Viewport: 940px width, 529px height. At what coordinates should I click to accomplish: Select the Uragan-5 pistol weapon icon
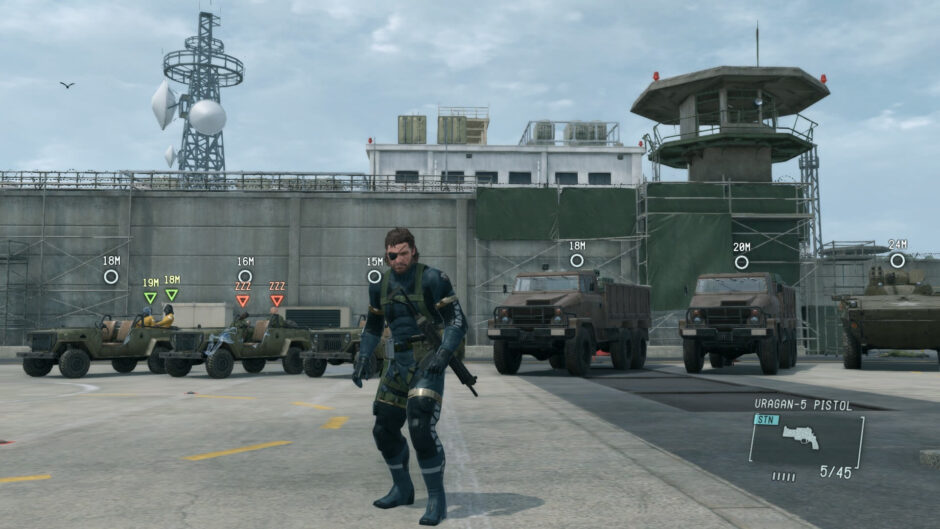click(801, 438)
